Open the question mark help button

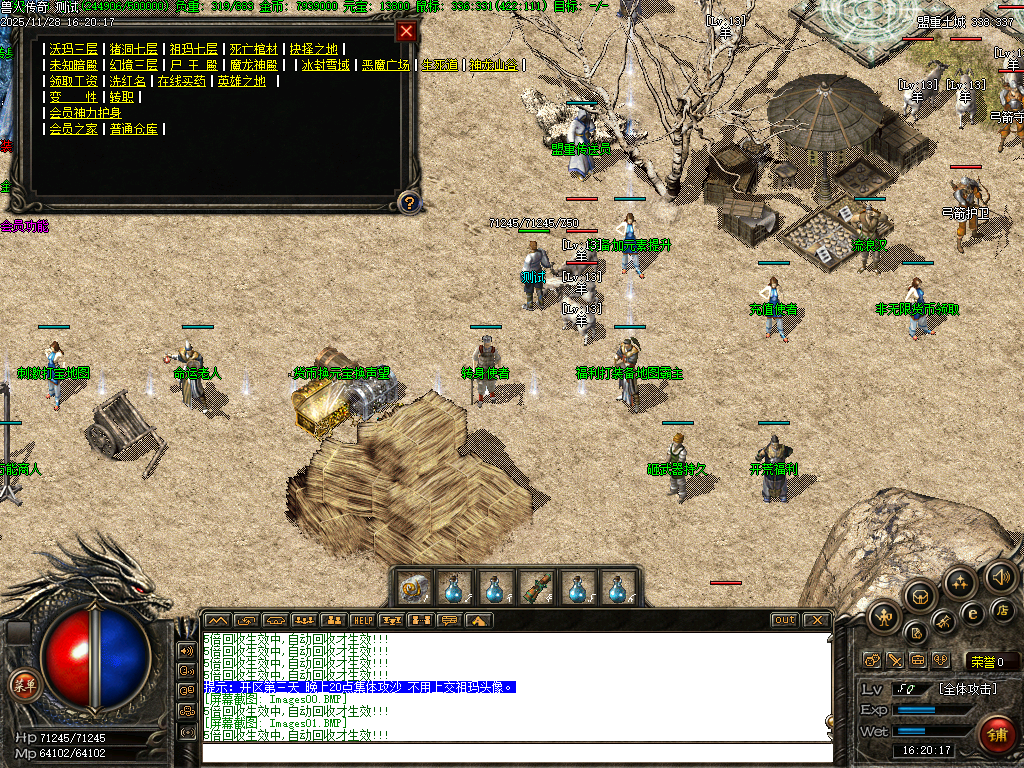[x=408, y=203]
